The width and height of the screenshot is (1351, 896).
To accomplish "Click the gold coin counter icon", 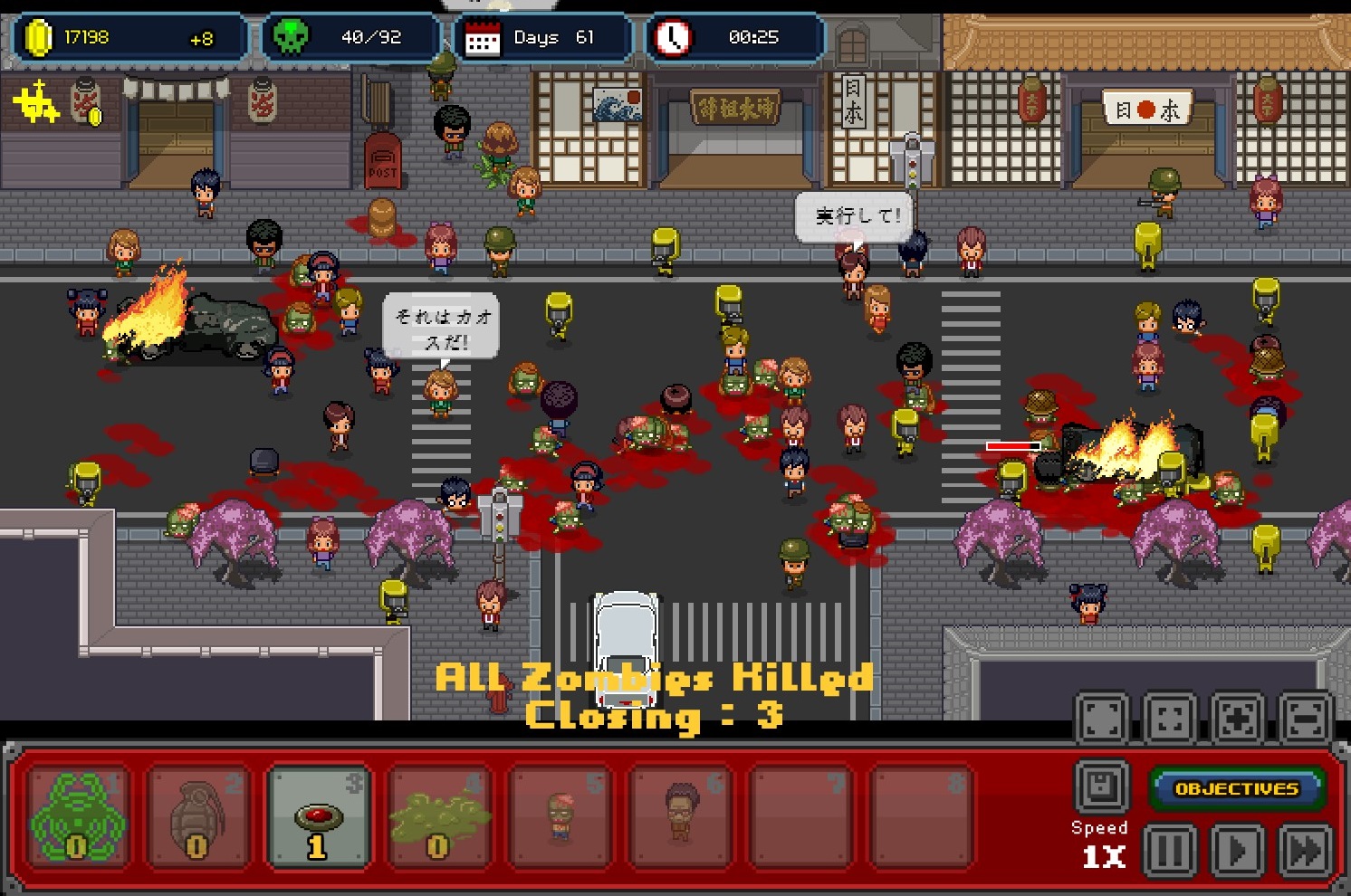I will 39,36.
